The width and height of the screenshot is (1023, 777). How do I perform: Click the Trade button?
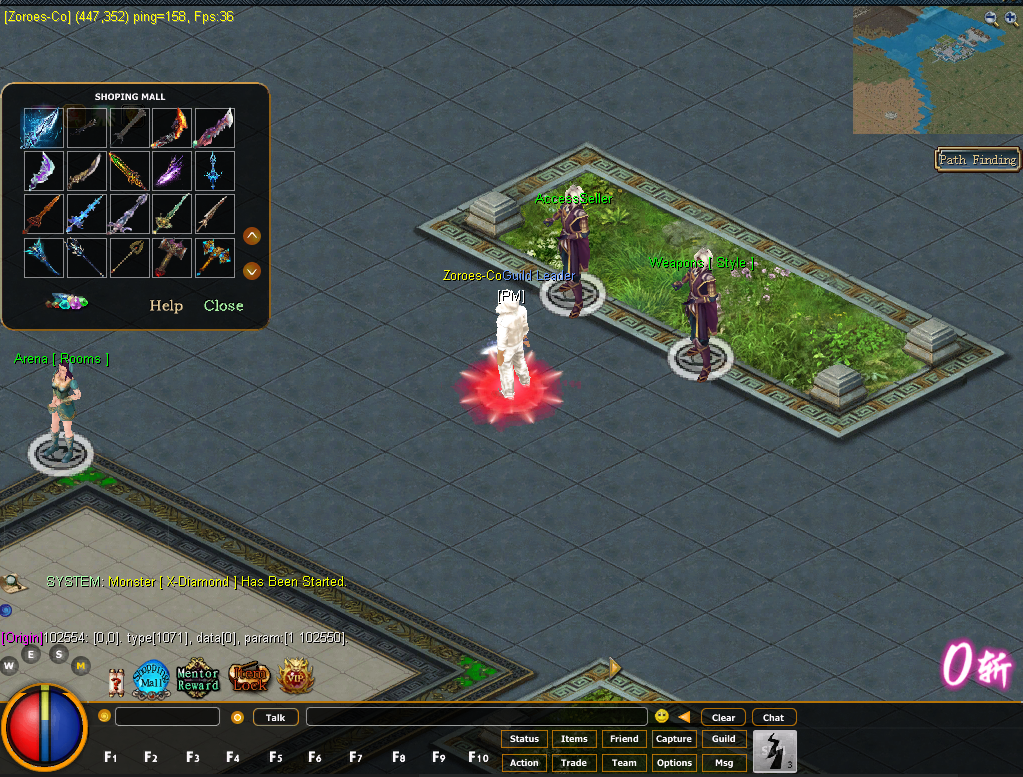pos(574,763)
